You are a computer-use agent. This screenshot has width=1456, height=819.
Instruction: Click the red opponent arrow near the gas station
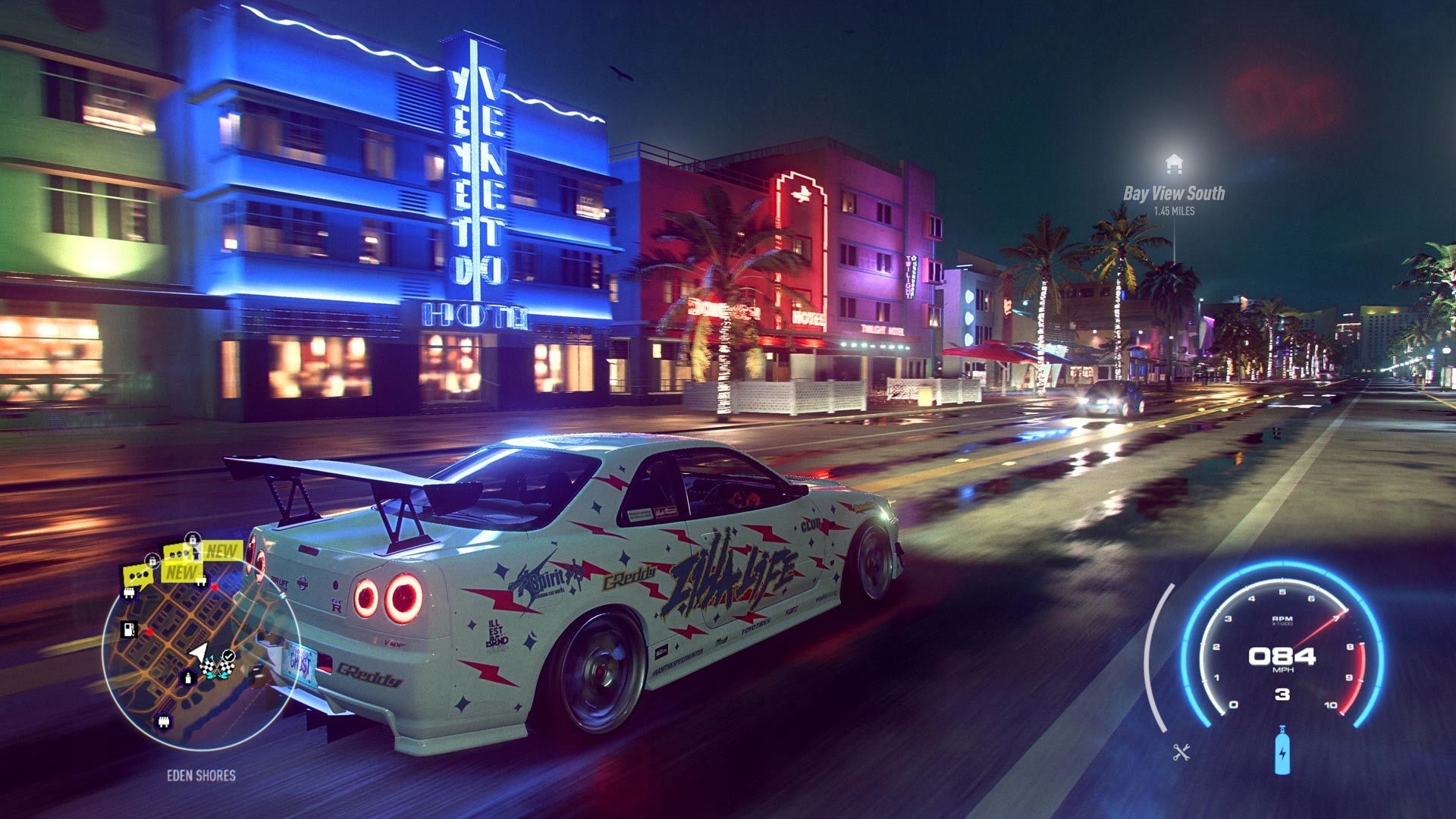click(149, 632)
